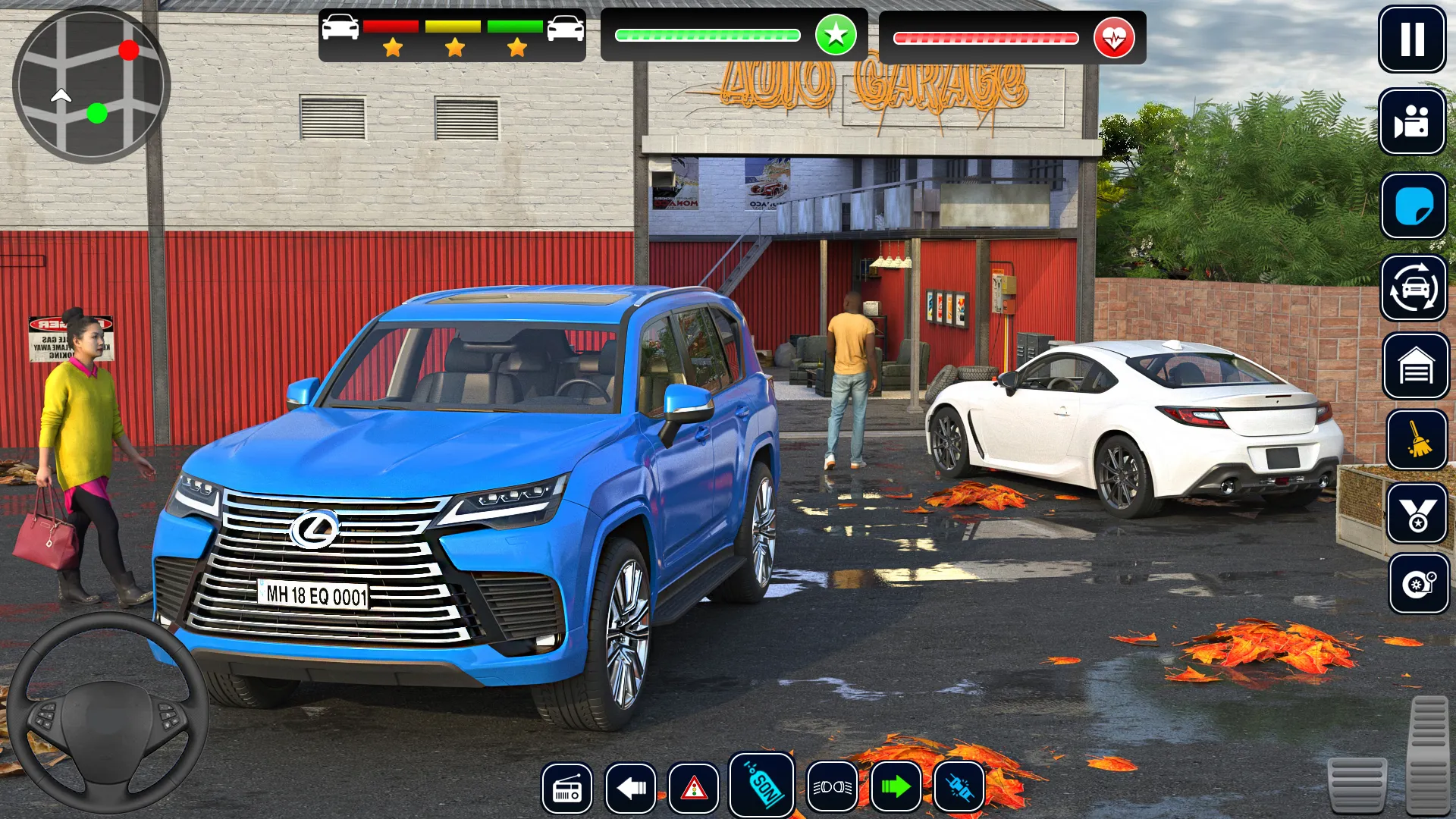This screenshot has height=819, width=1456.
Task: Tap the brake pedal
Action: coord(1357,785)
